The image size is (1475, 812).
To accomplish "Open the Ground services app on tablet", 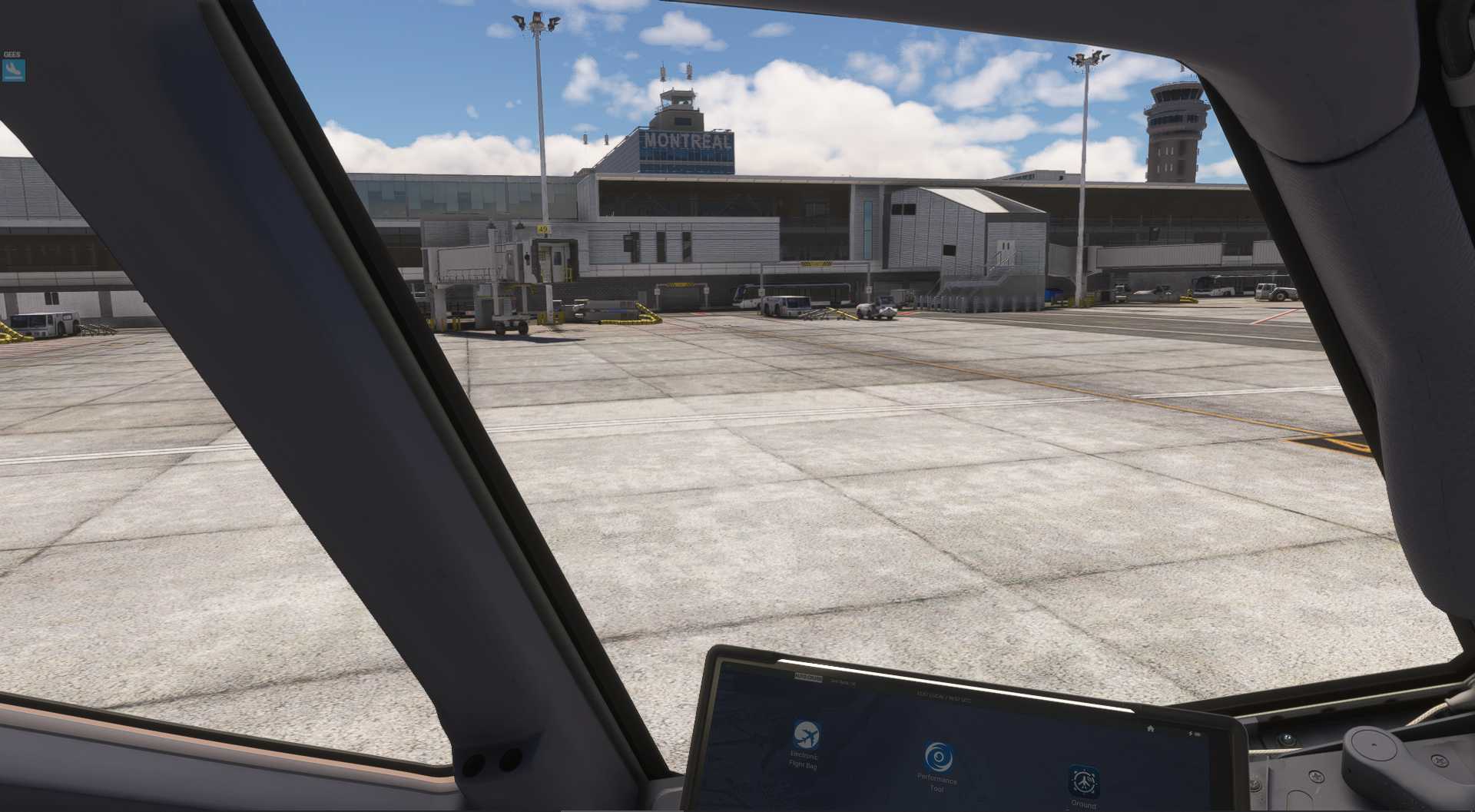I will click(1083, 782).
